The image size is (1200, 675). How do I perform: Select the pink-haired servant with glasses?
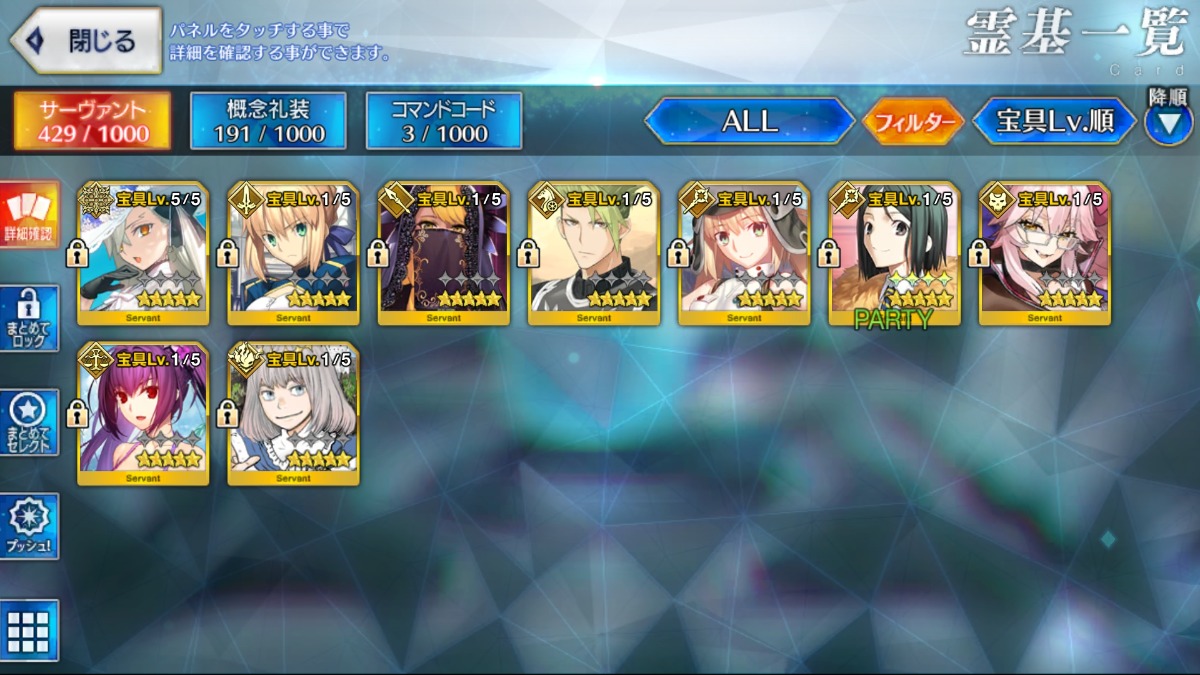[x=1044, y=253]
